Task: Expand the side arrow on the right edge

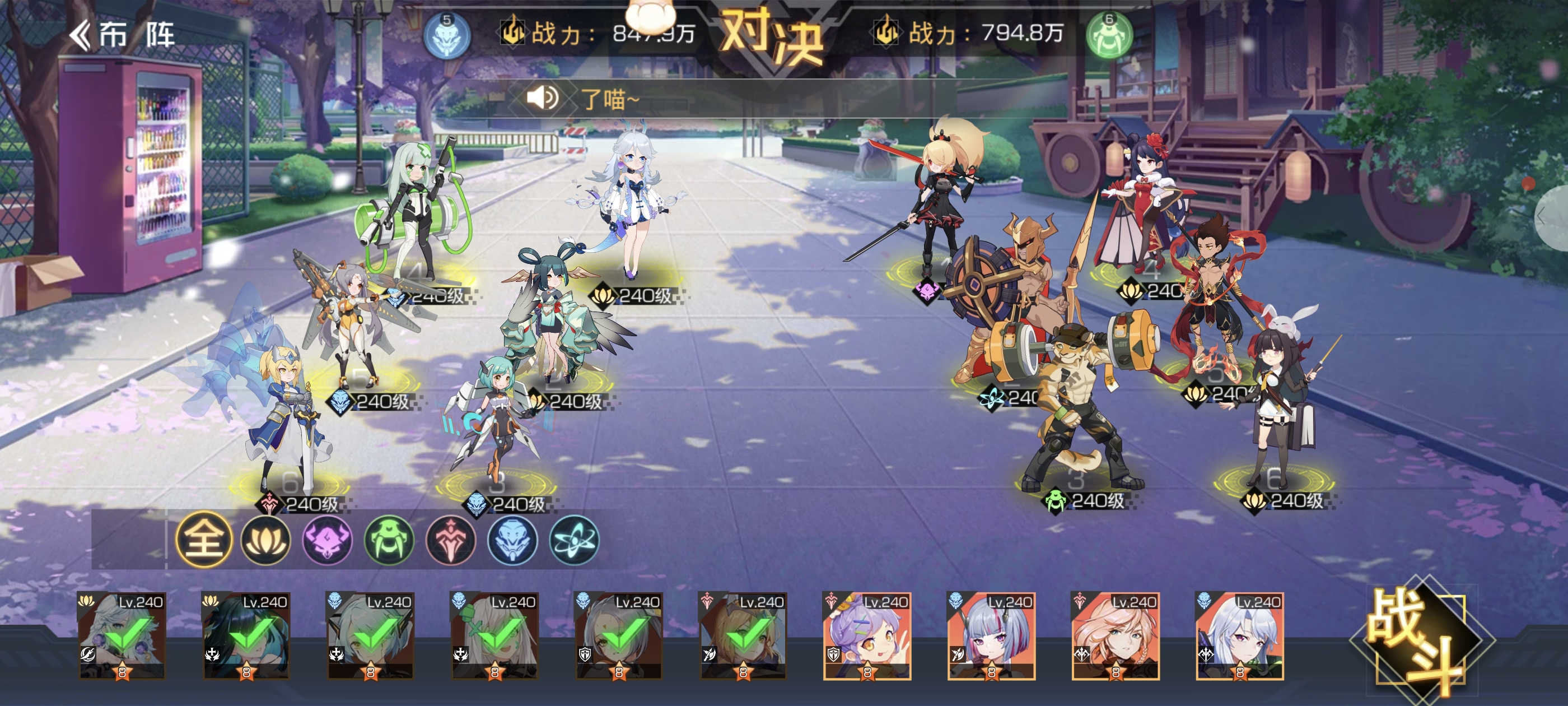Action: [x=1556, y=217]
